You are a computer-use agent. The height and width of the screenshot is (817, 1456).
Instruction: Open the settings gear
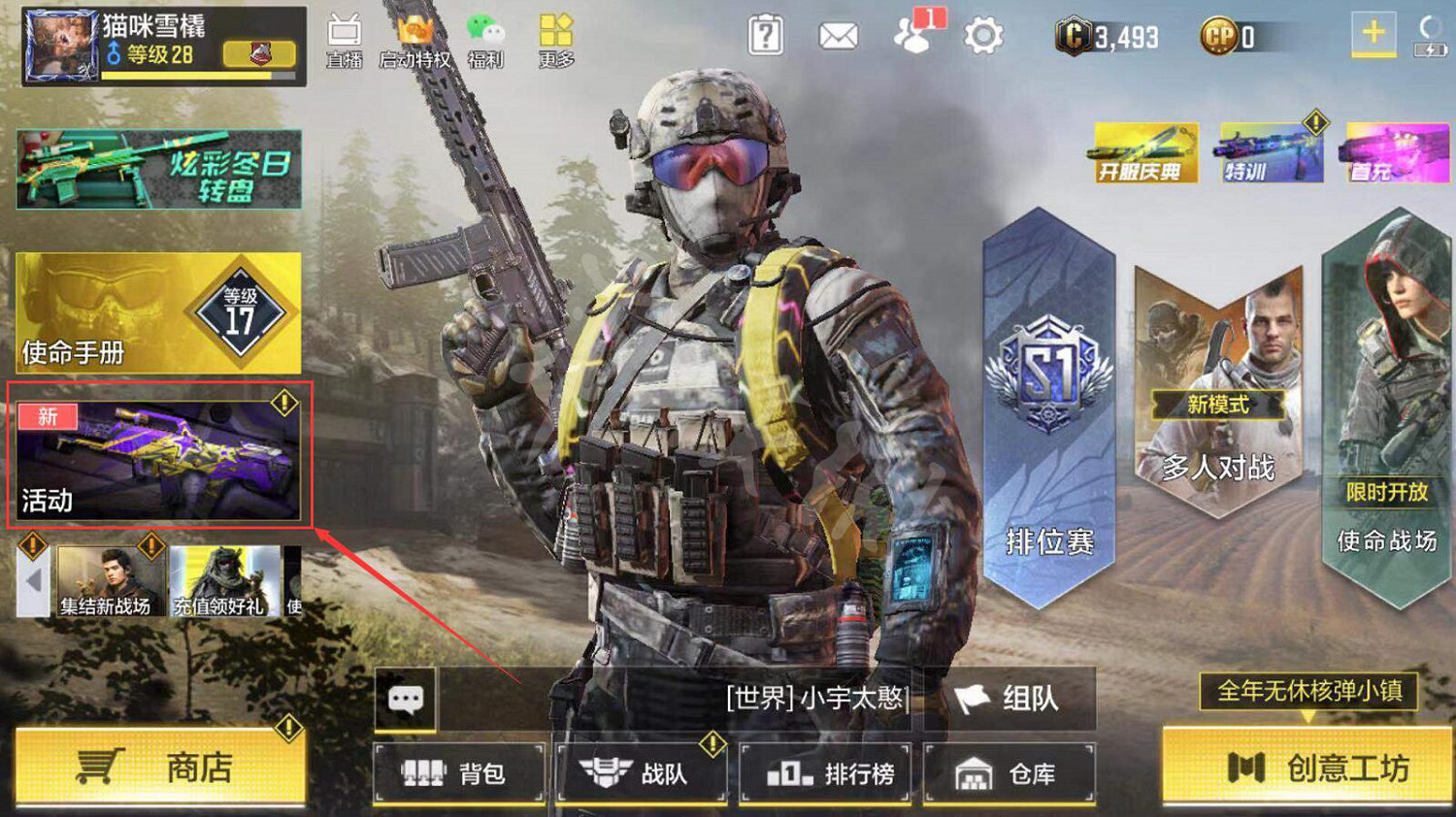(x=983, y=34)
